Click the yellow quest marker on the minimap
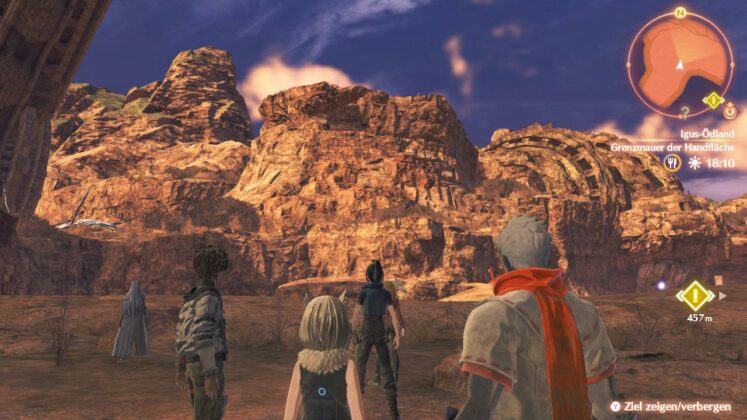747x420 pixels. 712,100
